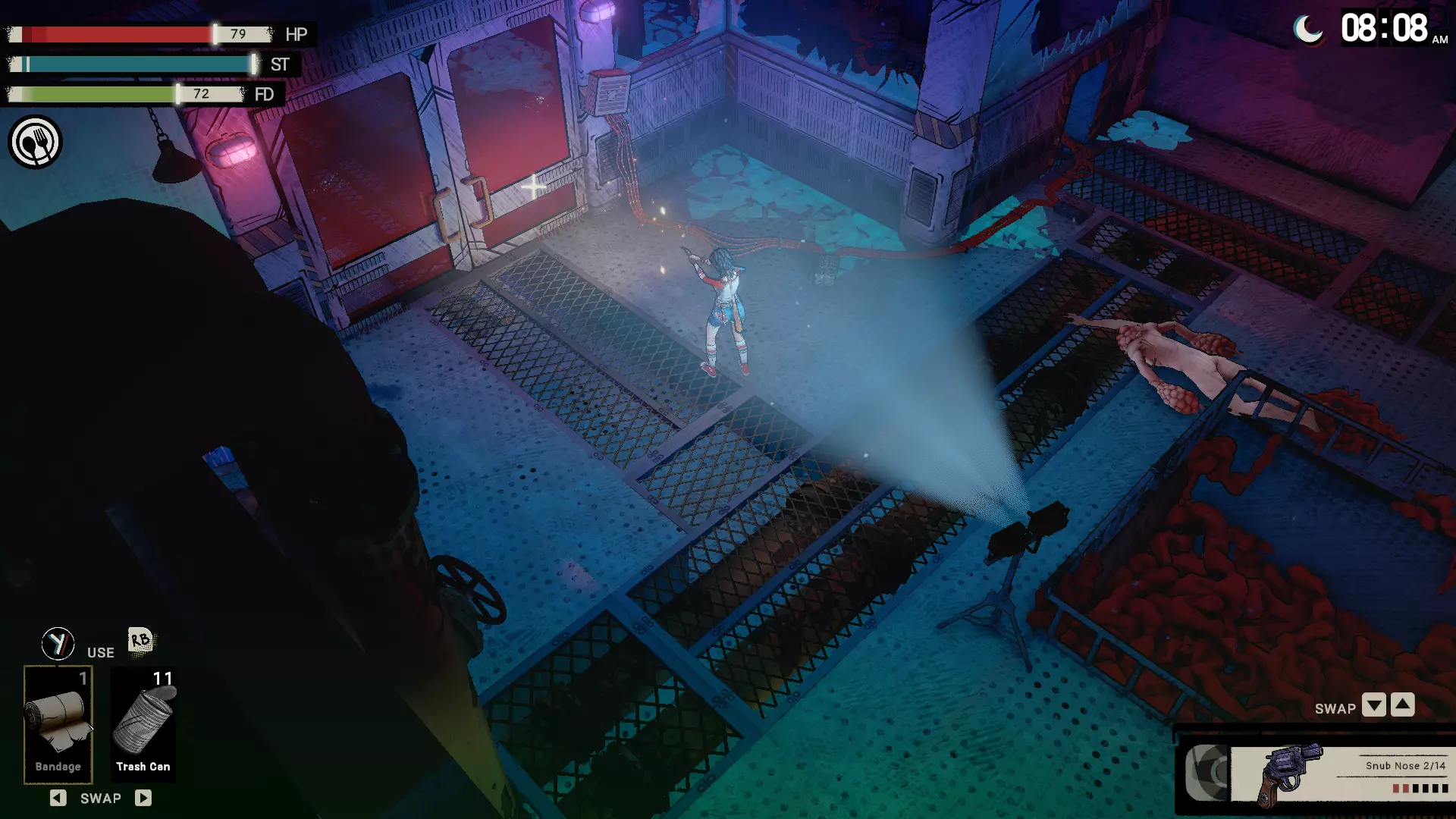Image resolution: width=1456 pixels, height=819 pixels.
Task: Select the Bandage item slot
Action: point(58,724)
